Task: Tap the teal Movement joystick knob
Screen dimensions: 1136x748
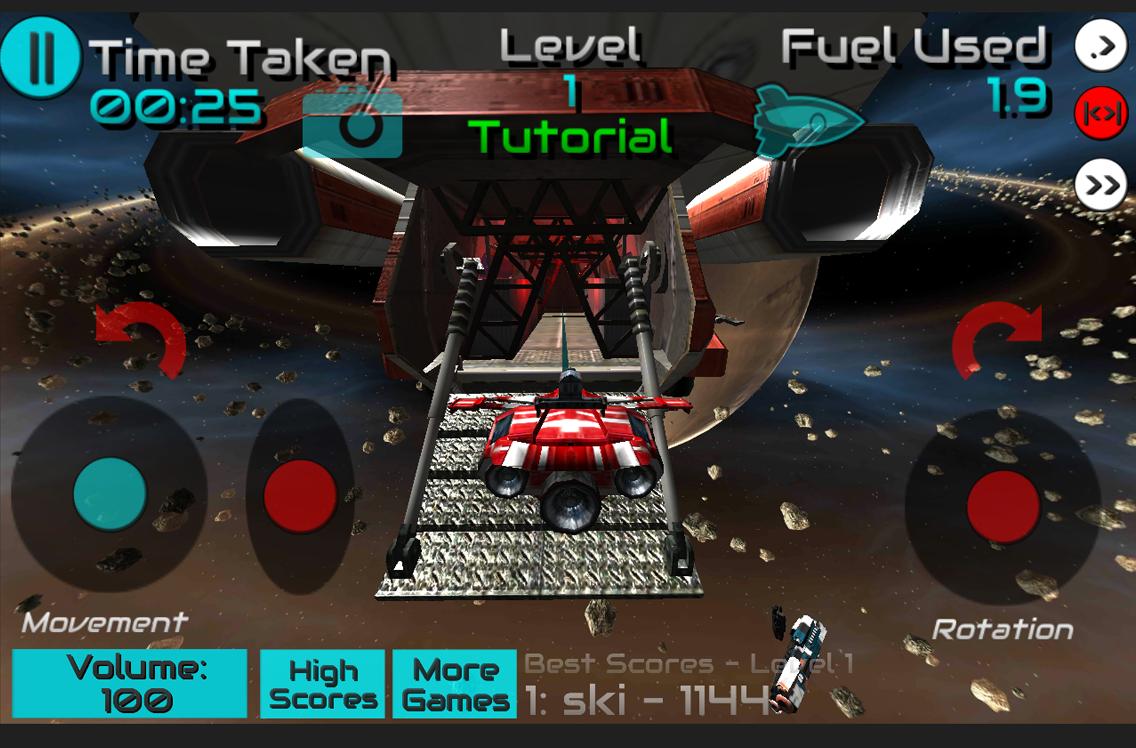Action: (110, 494)
